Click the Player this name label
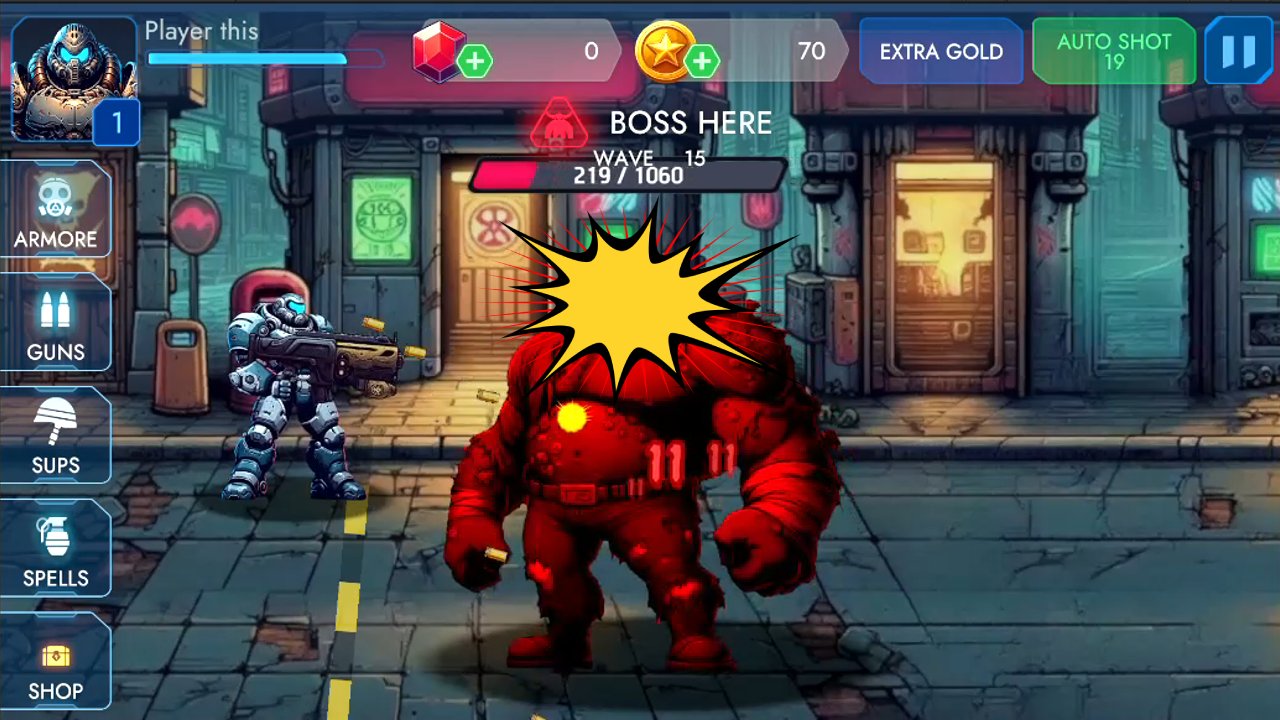Screen dimensions: 1280x720 tap(201, 31)
